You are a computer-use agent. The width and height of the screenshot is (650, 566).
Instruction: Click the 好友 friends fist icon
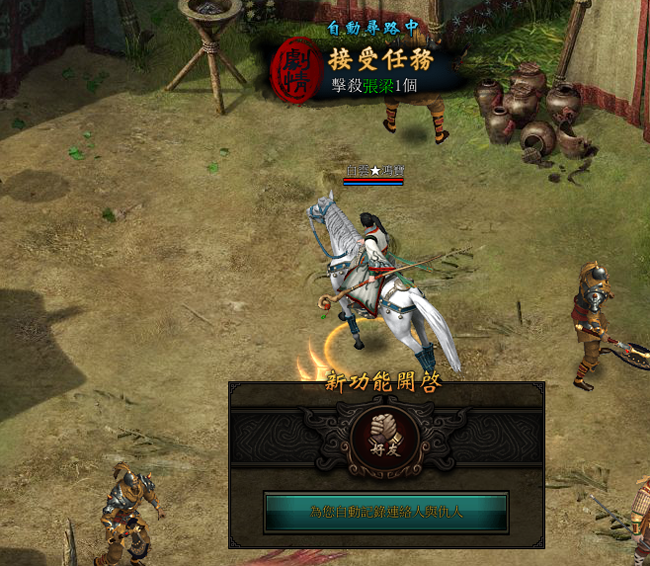pos(386,440)
